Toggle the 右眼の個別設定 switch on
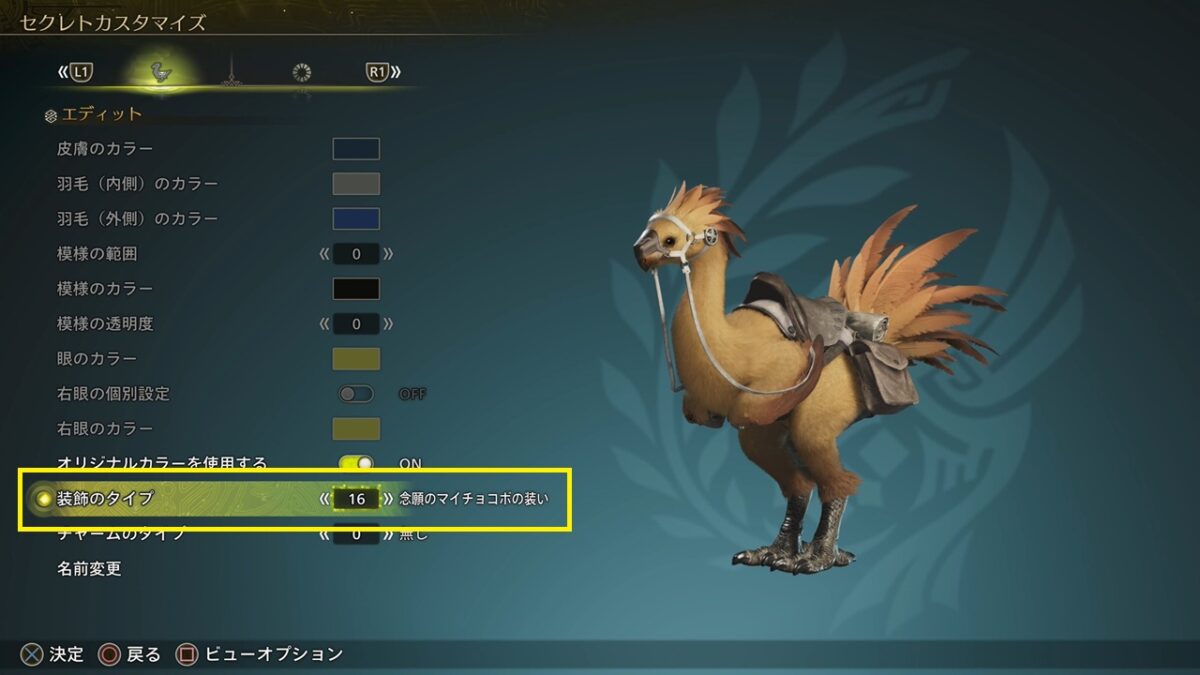The width and height of the screenshot is (1200, 675). pyautogui.click(x=356, y=394)
